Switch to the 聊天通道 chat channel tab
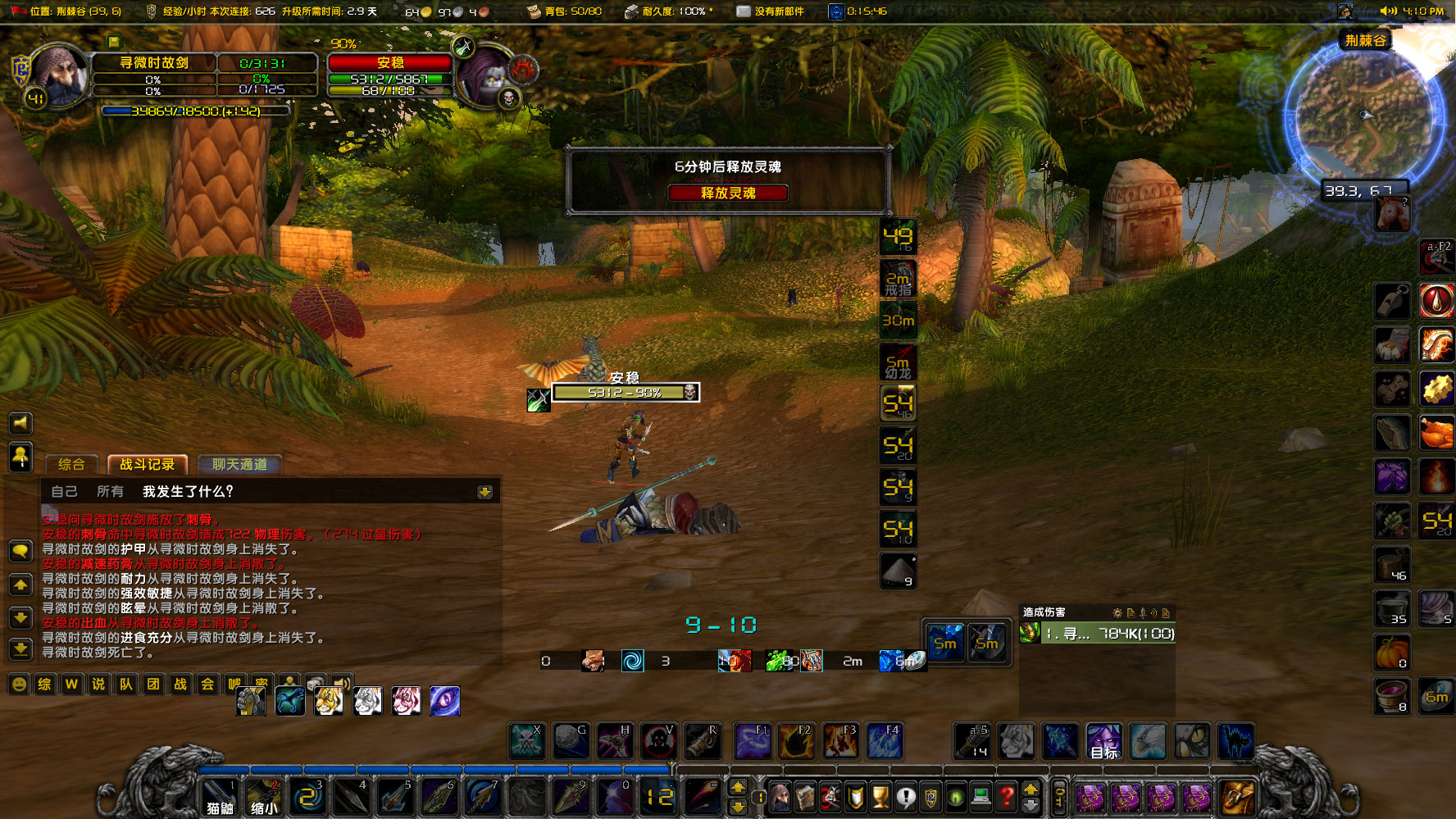 (x=239, y=464)
